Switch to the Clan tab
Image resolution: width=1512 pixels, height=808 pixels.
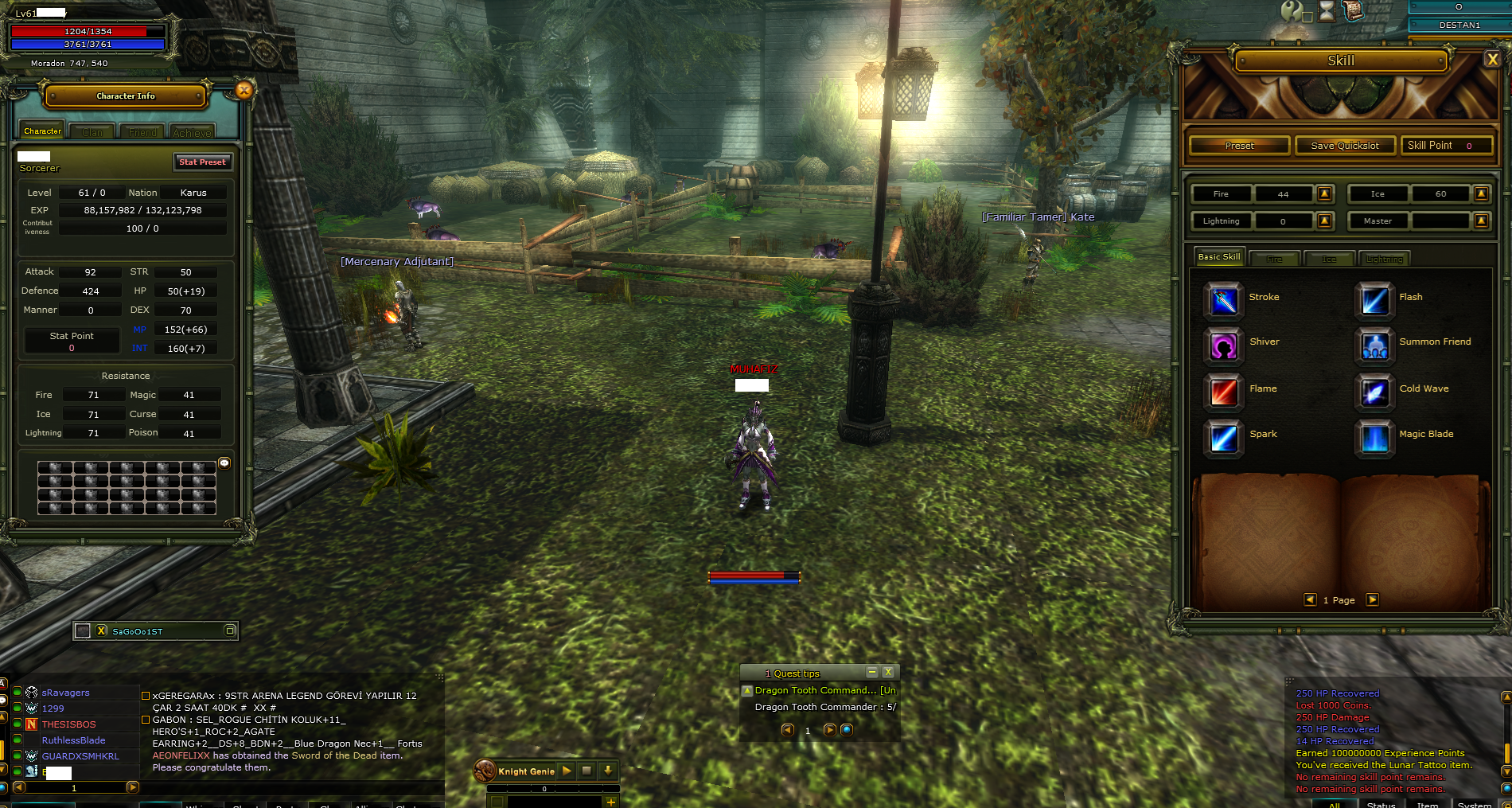point(92,132)
